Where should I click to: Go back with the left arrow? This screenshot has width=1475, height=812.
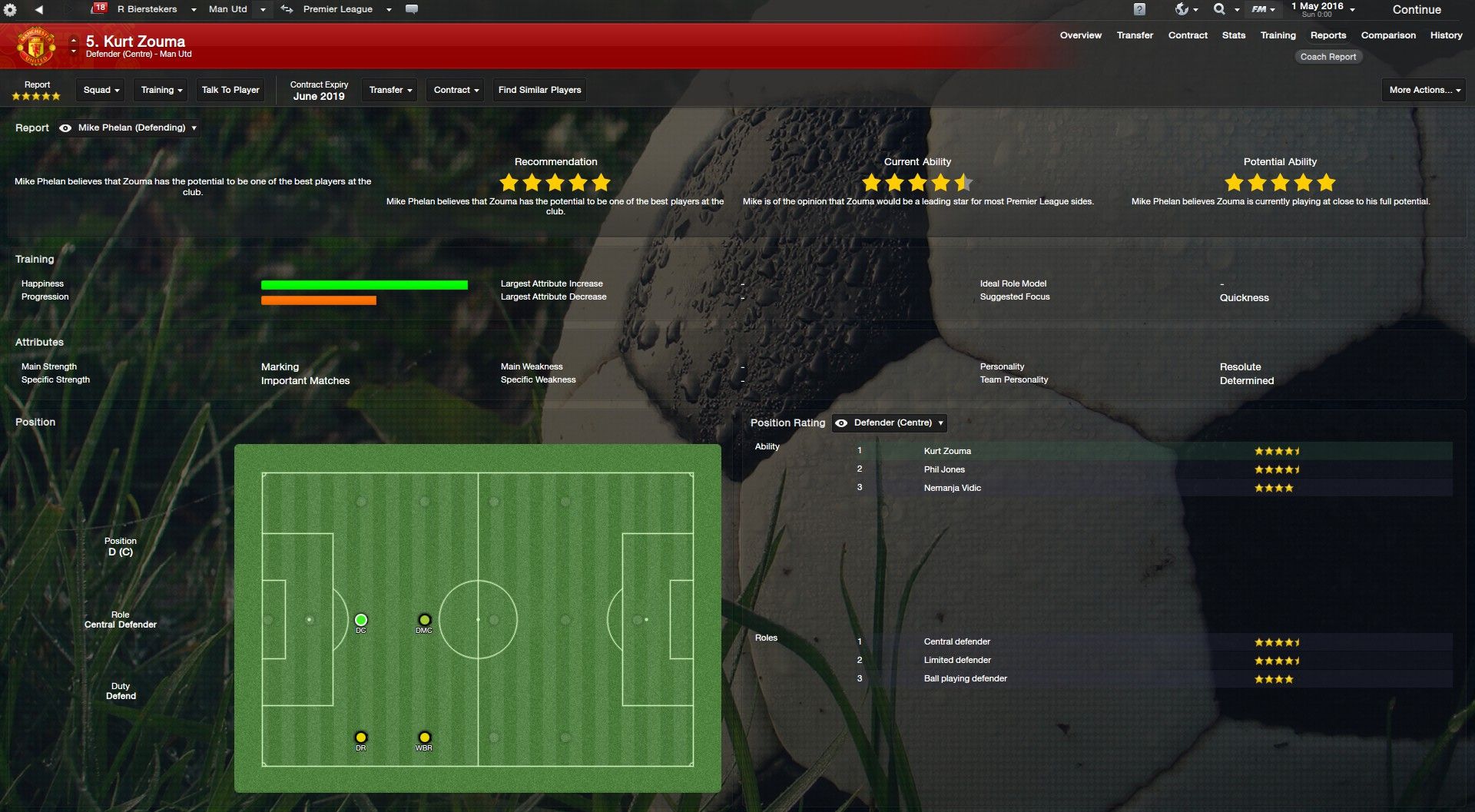(39, 9)
